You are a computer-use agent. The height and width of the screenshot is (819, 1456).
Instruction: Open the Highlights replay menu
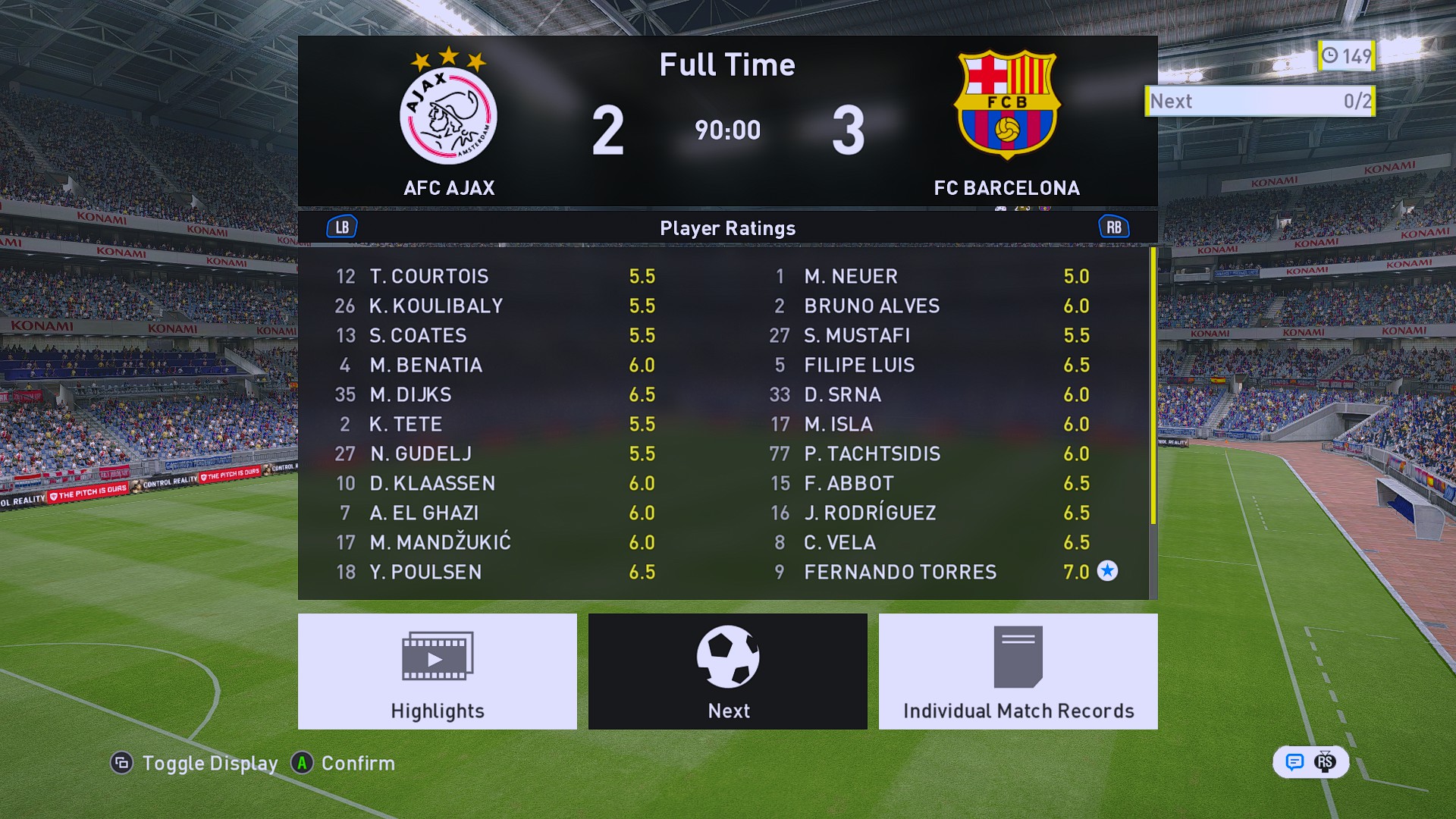[438, 671]
